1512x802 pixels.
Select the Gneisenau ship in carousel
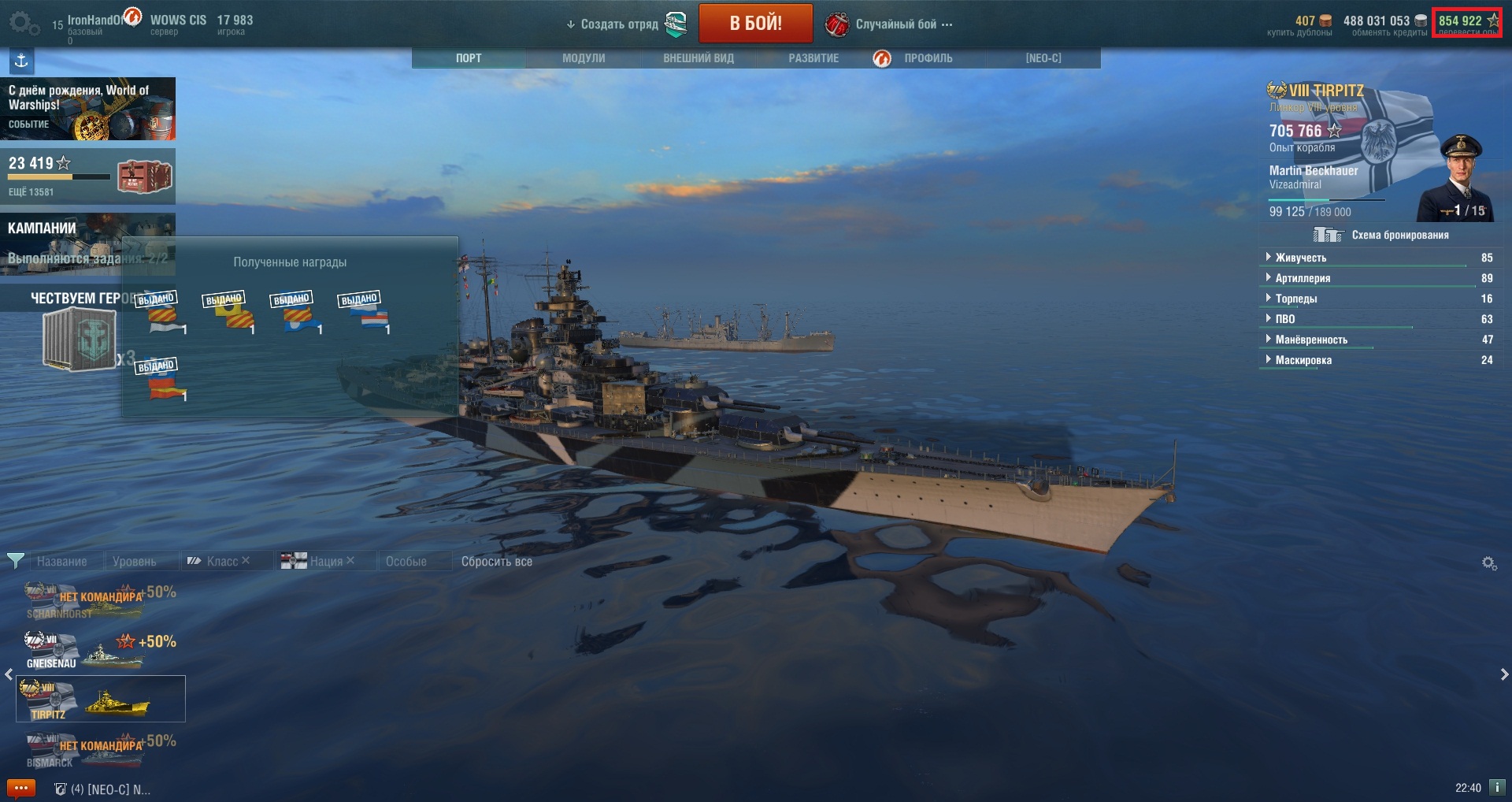coord(100,650)
